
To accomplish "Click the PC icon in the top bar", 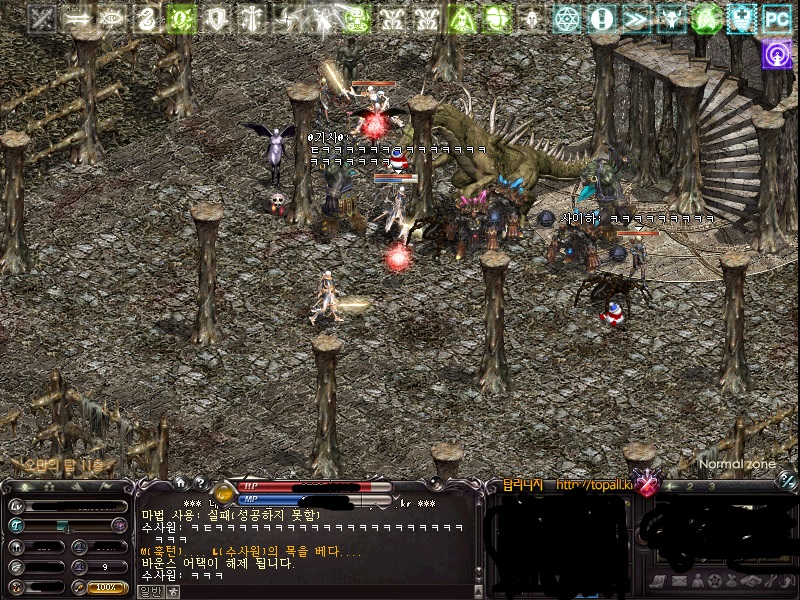I will coord(776,18).
